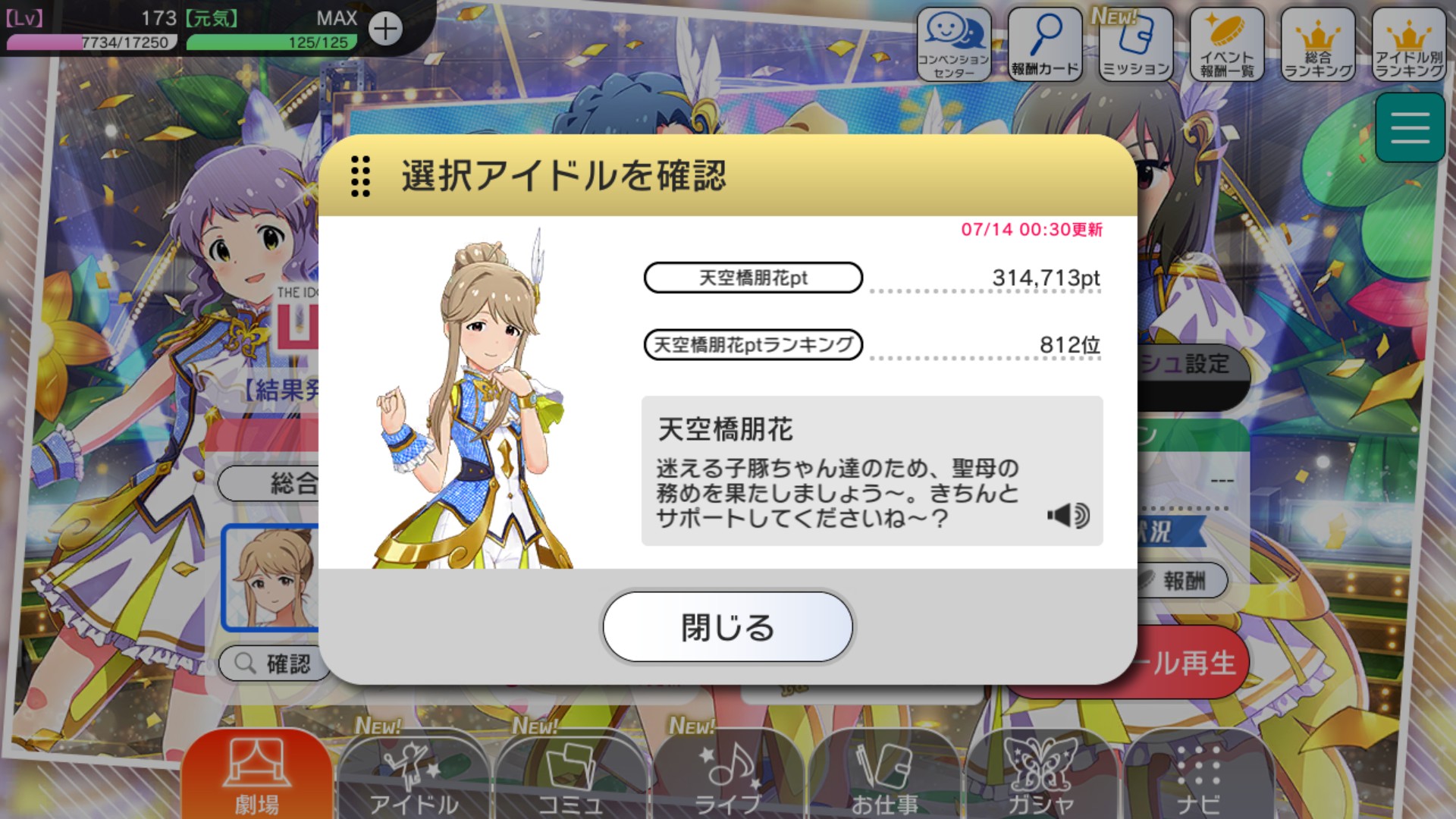The height and width of the screenshot is (819, 1456).
Task: Play Tomoka's voice line via speaker icon
Action: pos(1068,514)
